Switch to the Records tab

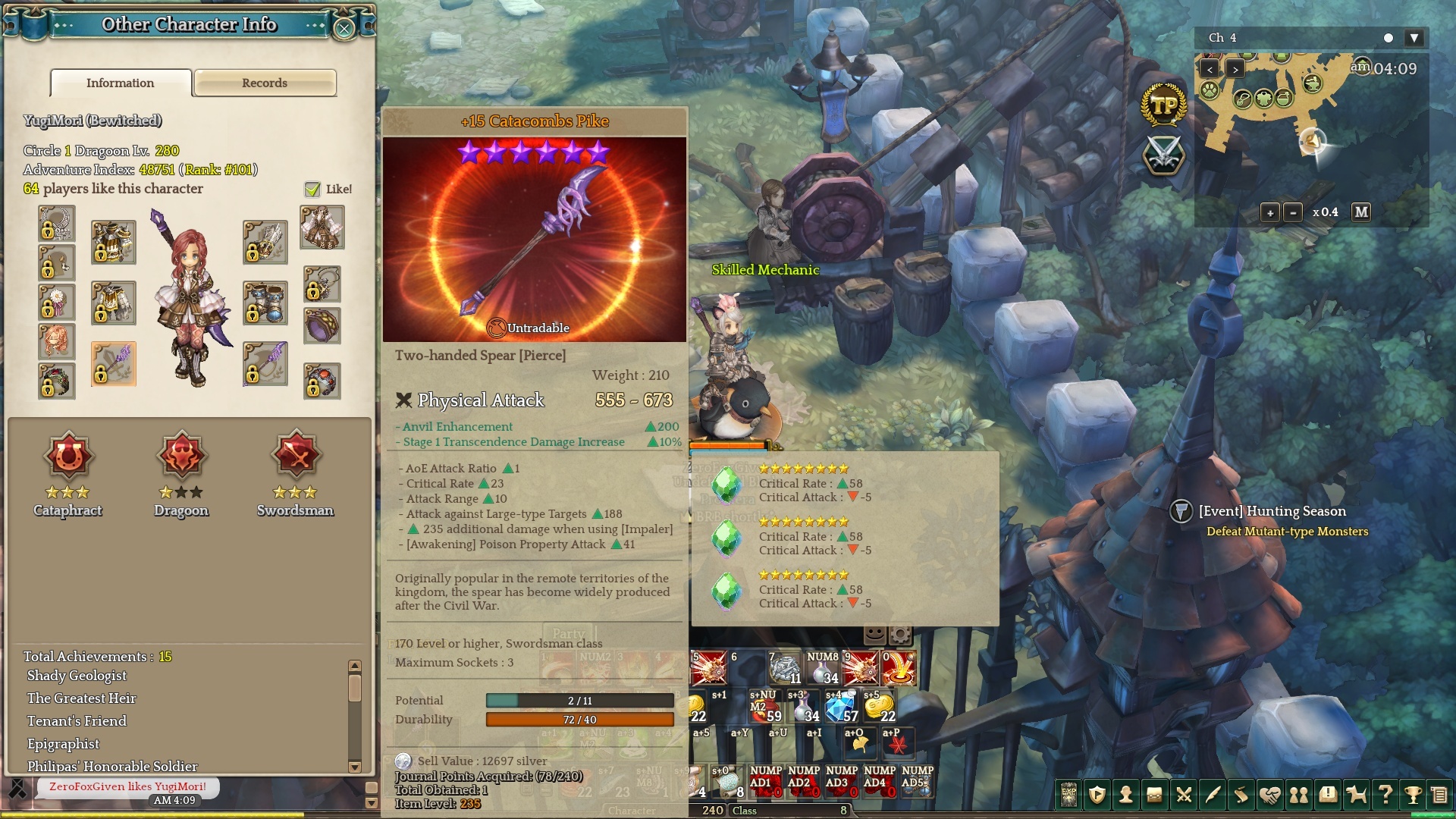click(x=265, y=83)
